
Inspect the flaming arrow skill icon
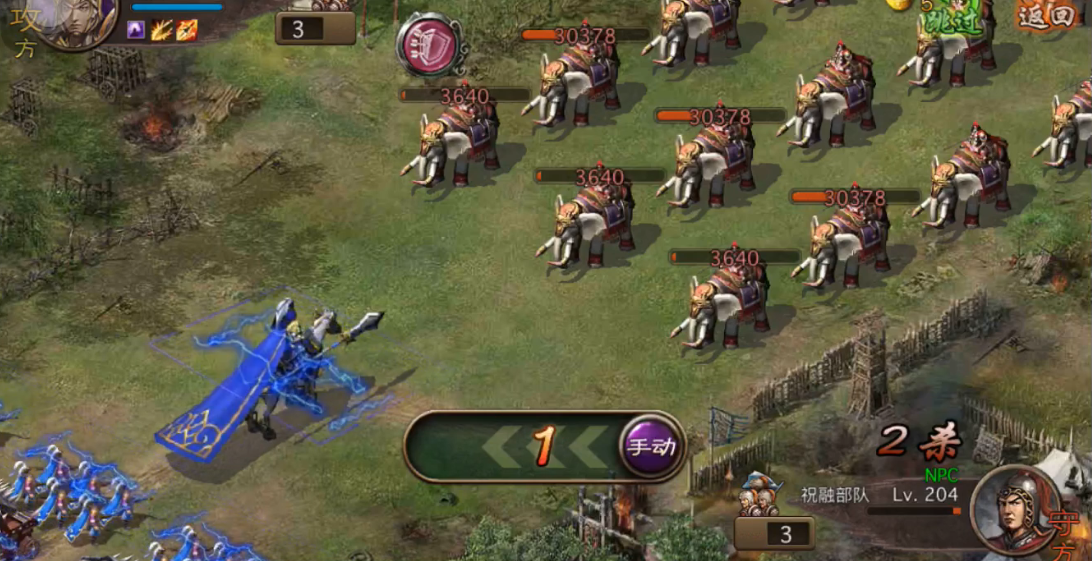click(x=187, y=30)
